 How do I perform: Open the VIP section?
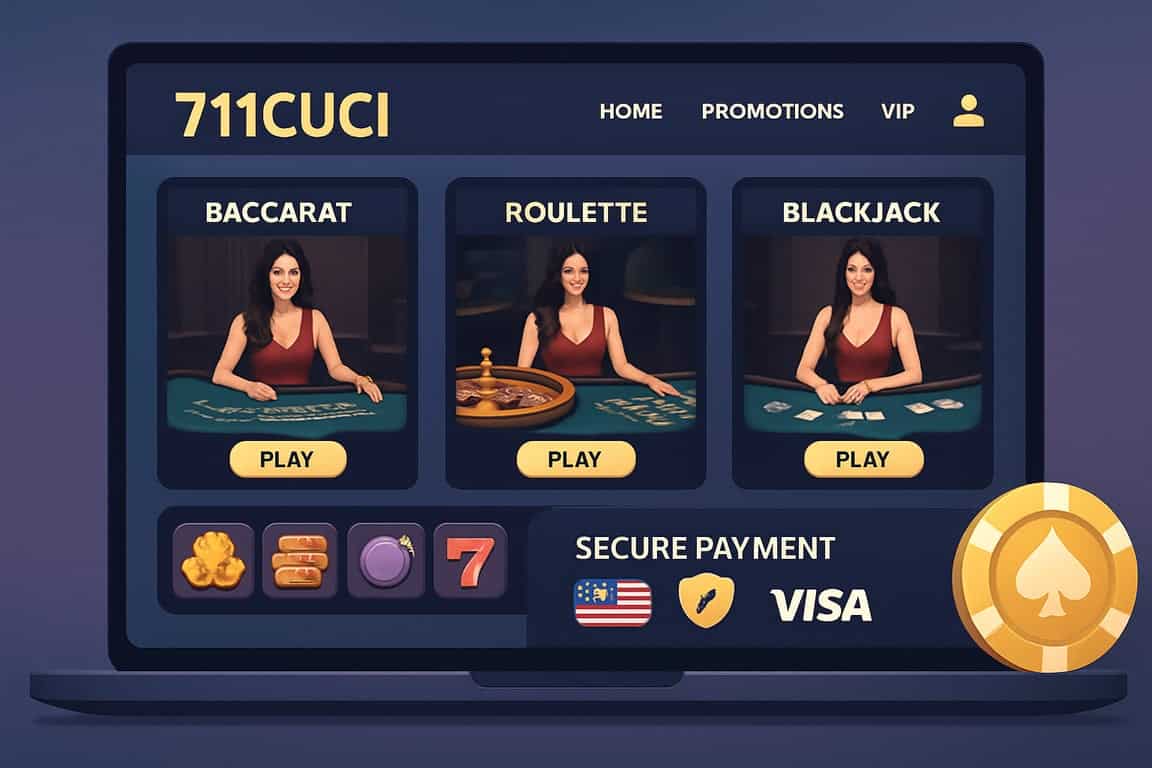point(898,111)
